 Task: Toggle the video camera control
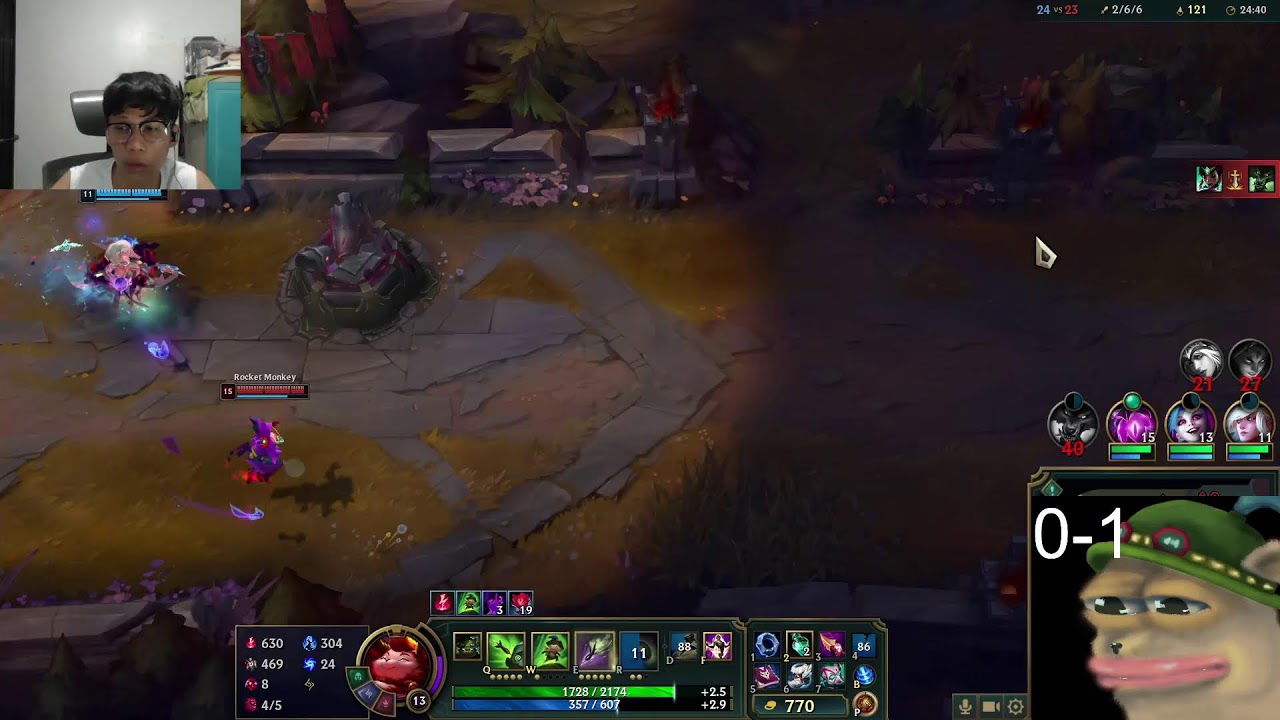pyautogui.click(x=992, y=706)
